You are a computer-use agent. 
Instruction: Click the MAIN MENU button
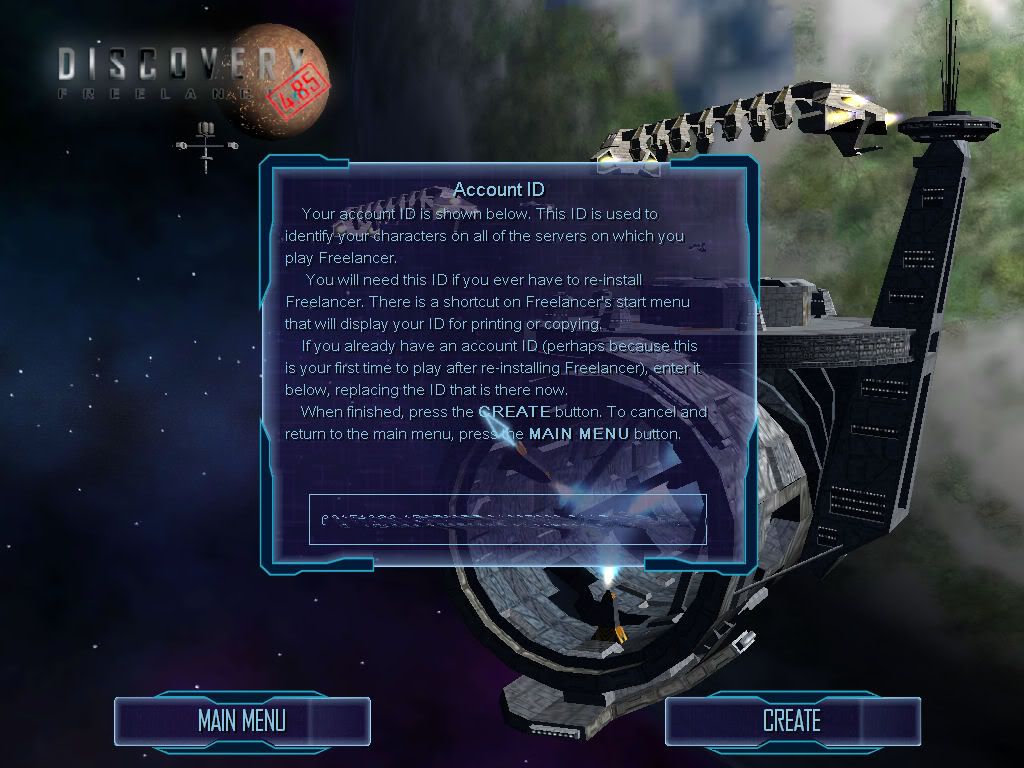(x=242, y=720)
